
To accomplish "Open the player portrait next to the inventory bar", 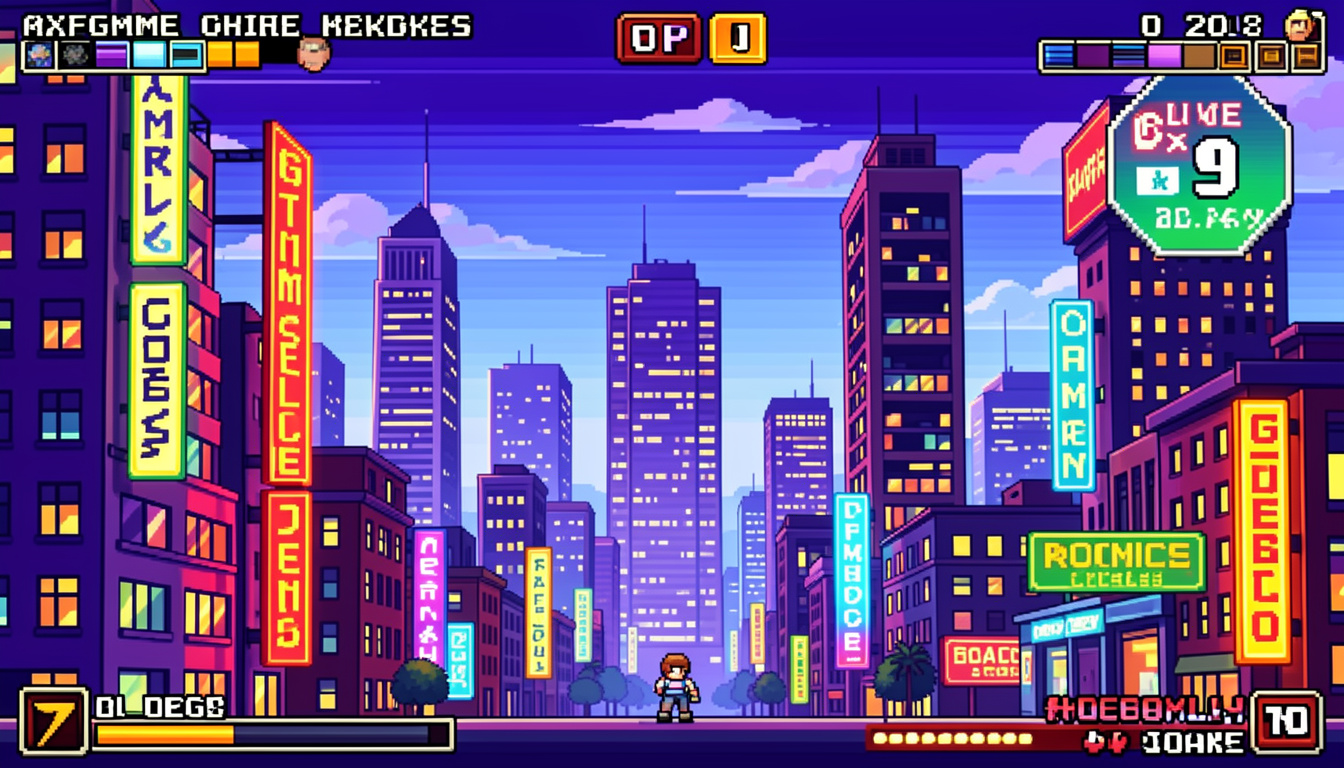I will 315,54.
